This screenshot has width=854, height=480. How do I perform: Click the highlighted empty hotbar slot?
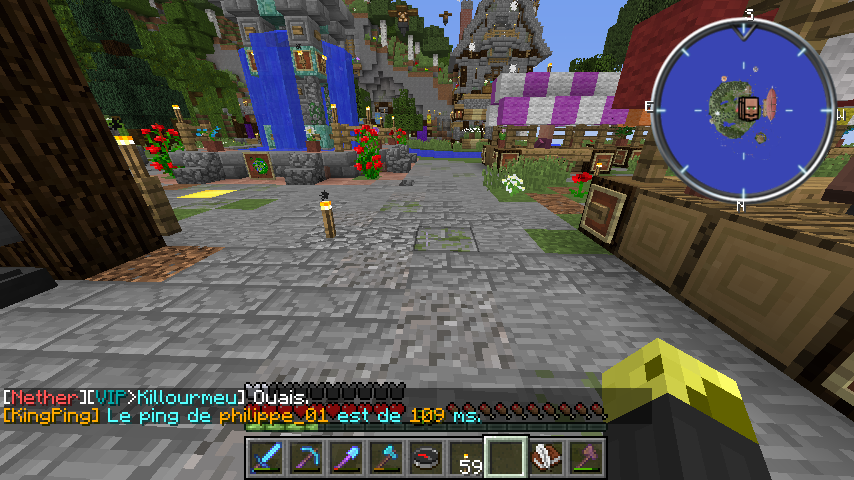coord(505,458)
